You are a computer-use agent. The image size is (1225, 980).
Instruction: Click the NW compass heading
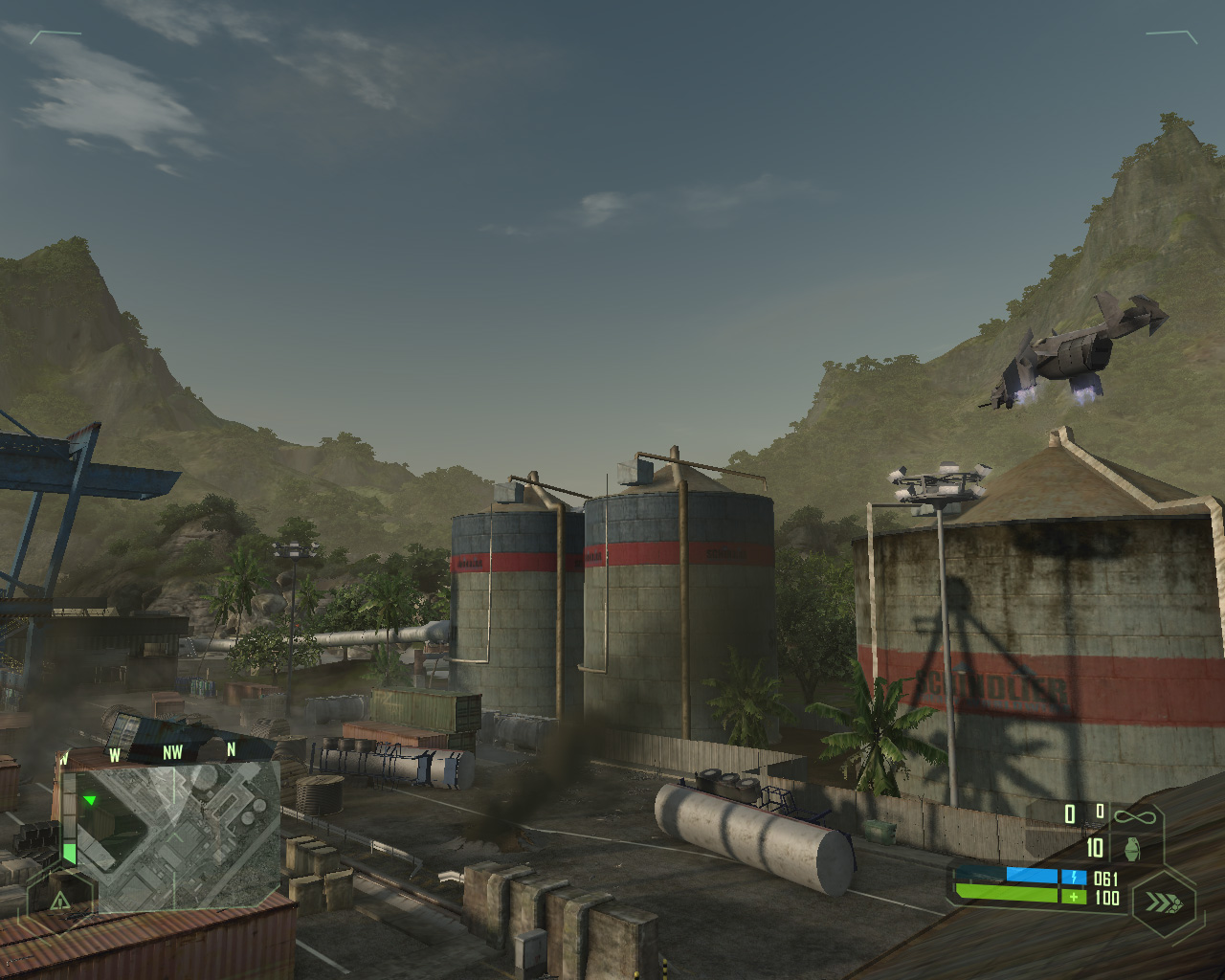(x=172, y=752)
